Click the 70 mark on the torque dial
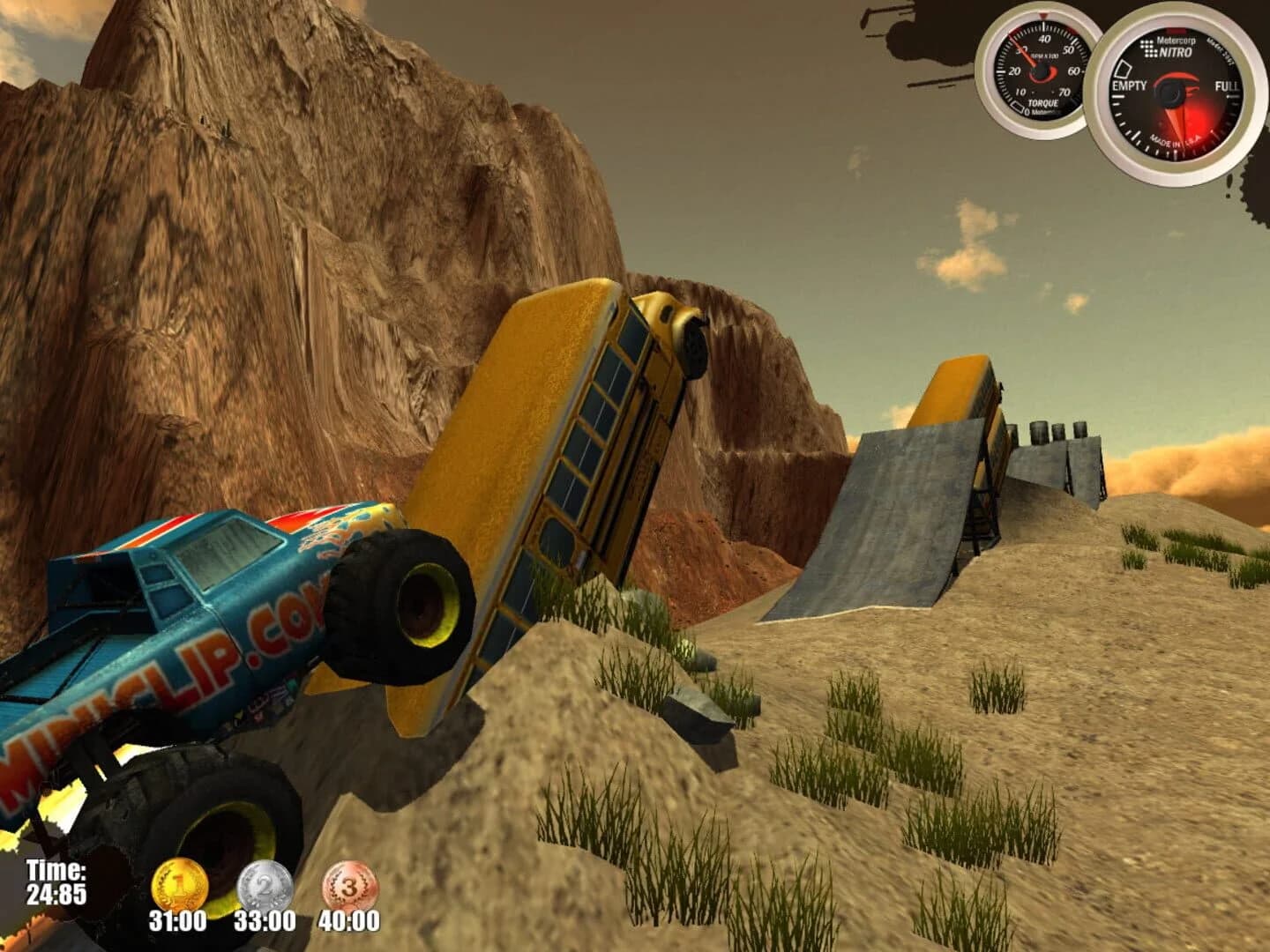1270x952 pixels. 1065,93
